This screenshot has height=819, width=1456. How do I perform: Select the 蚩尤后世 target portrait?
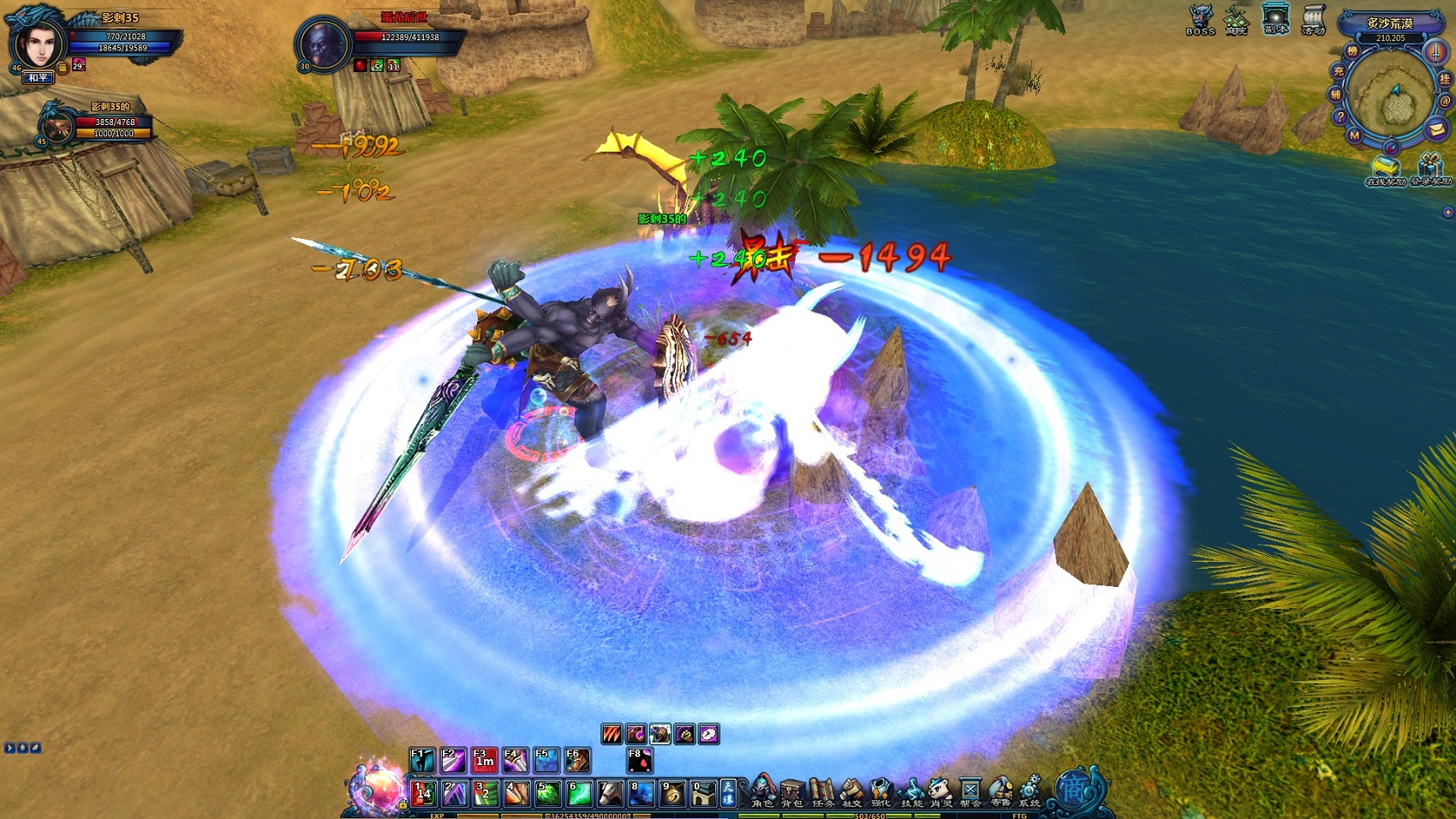pyautogui.click(x=323, y=45)
